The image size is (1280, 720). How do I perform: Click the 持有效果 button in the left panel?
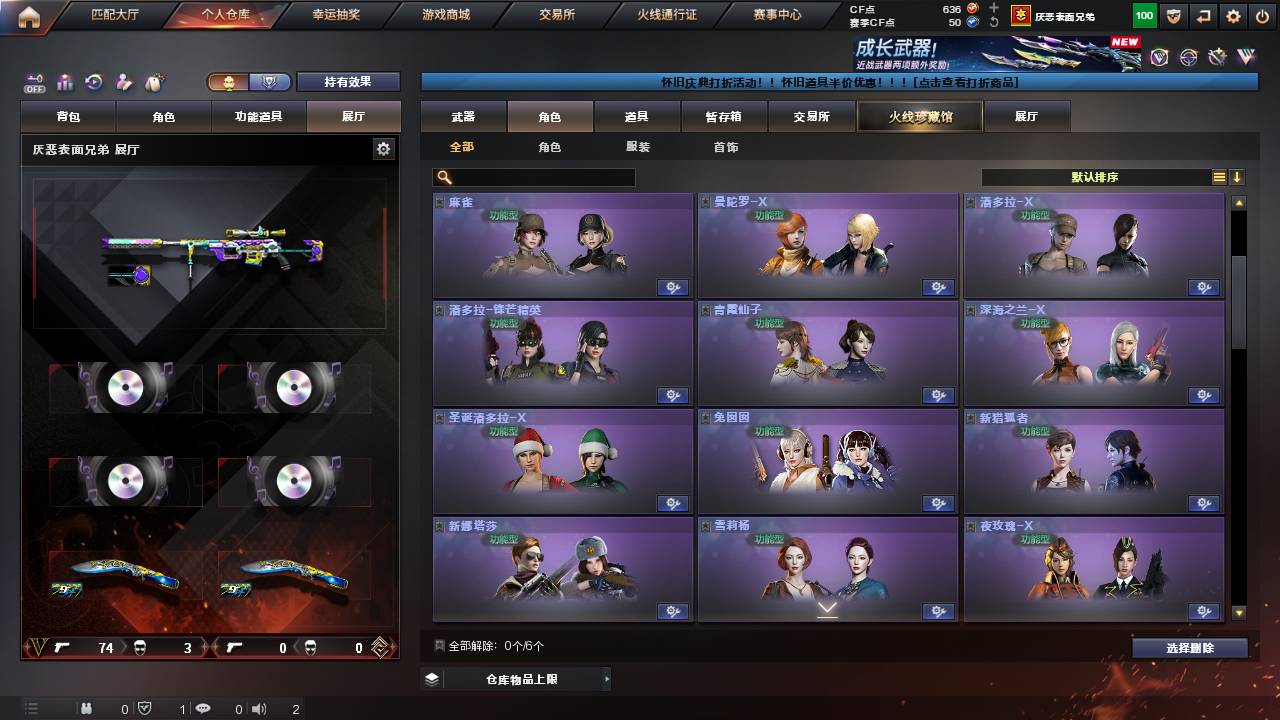click(x=348, y=82)
